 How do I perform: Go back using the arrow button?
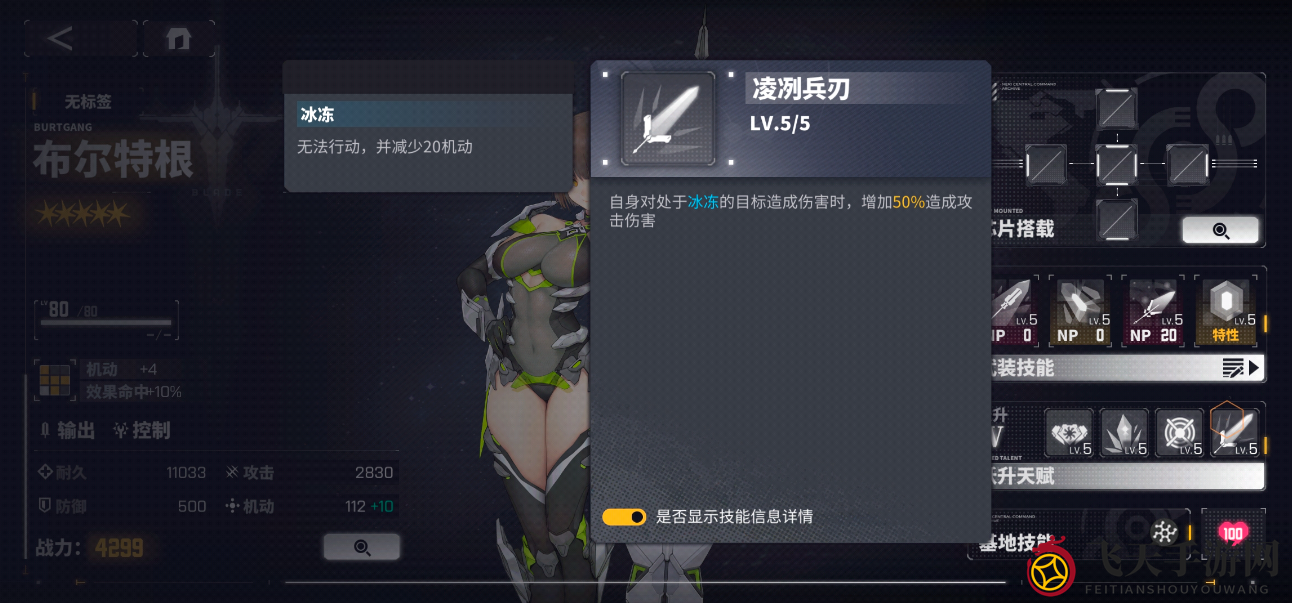point(62,39)
